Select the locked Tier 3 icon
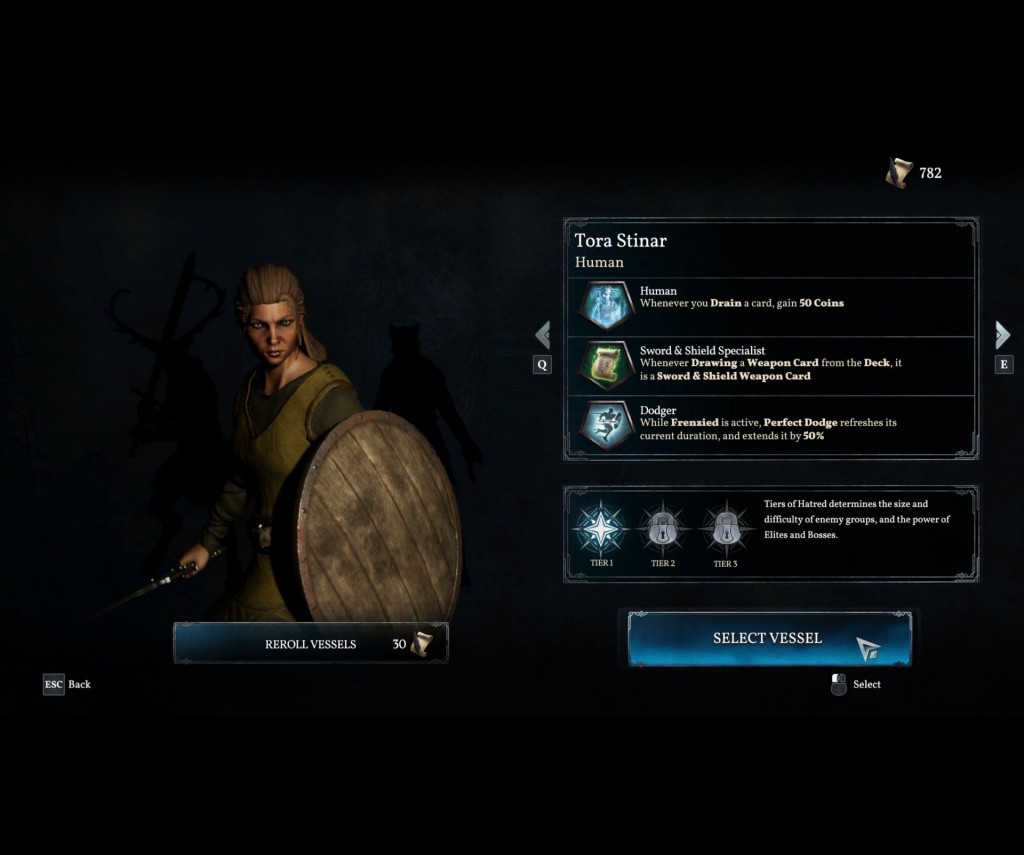Screen dimensions: 1024x855 click(x=726, y=530)
